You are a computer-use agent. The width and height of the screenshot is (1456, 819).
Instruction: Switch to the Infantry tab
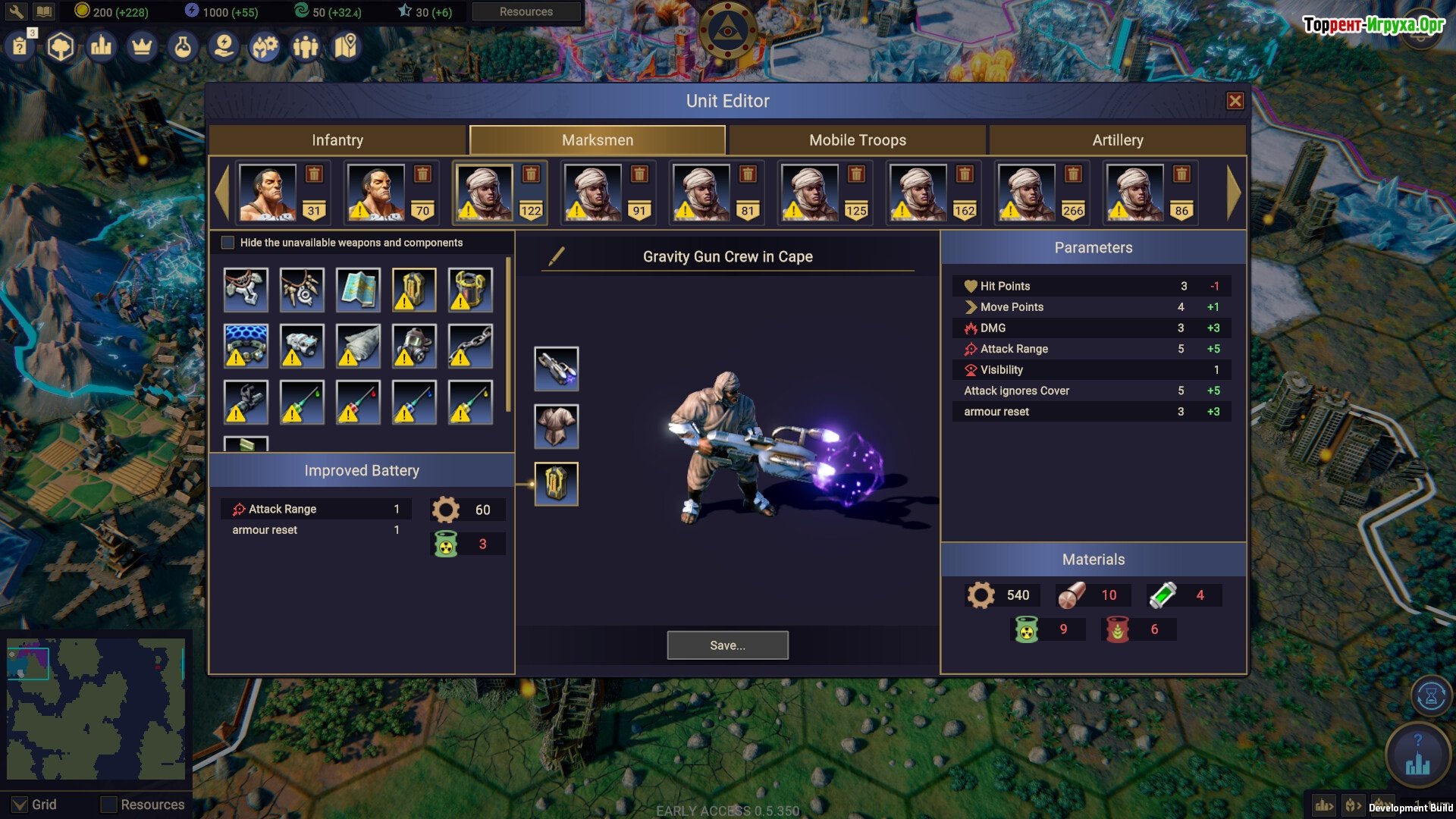pyautogui.click(x=337, y=140)
